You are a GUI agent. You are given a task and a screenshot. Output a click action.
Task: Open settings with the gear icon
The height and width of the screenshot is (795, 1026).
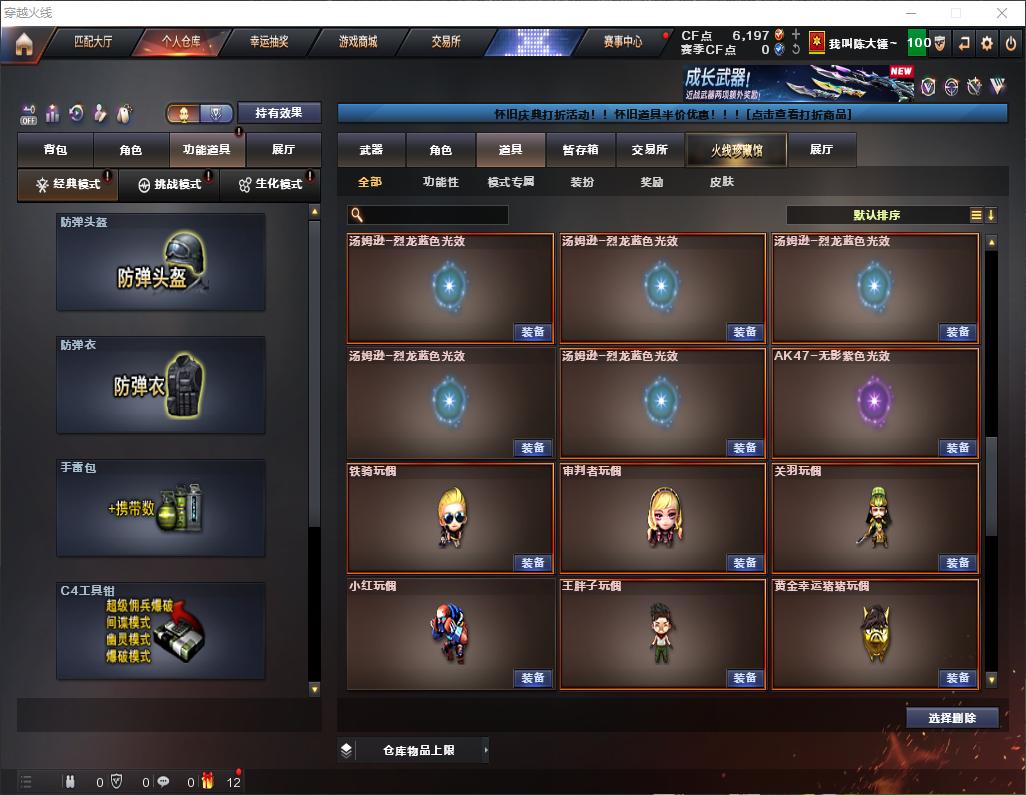point(987,43)
